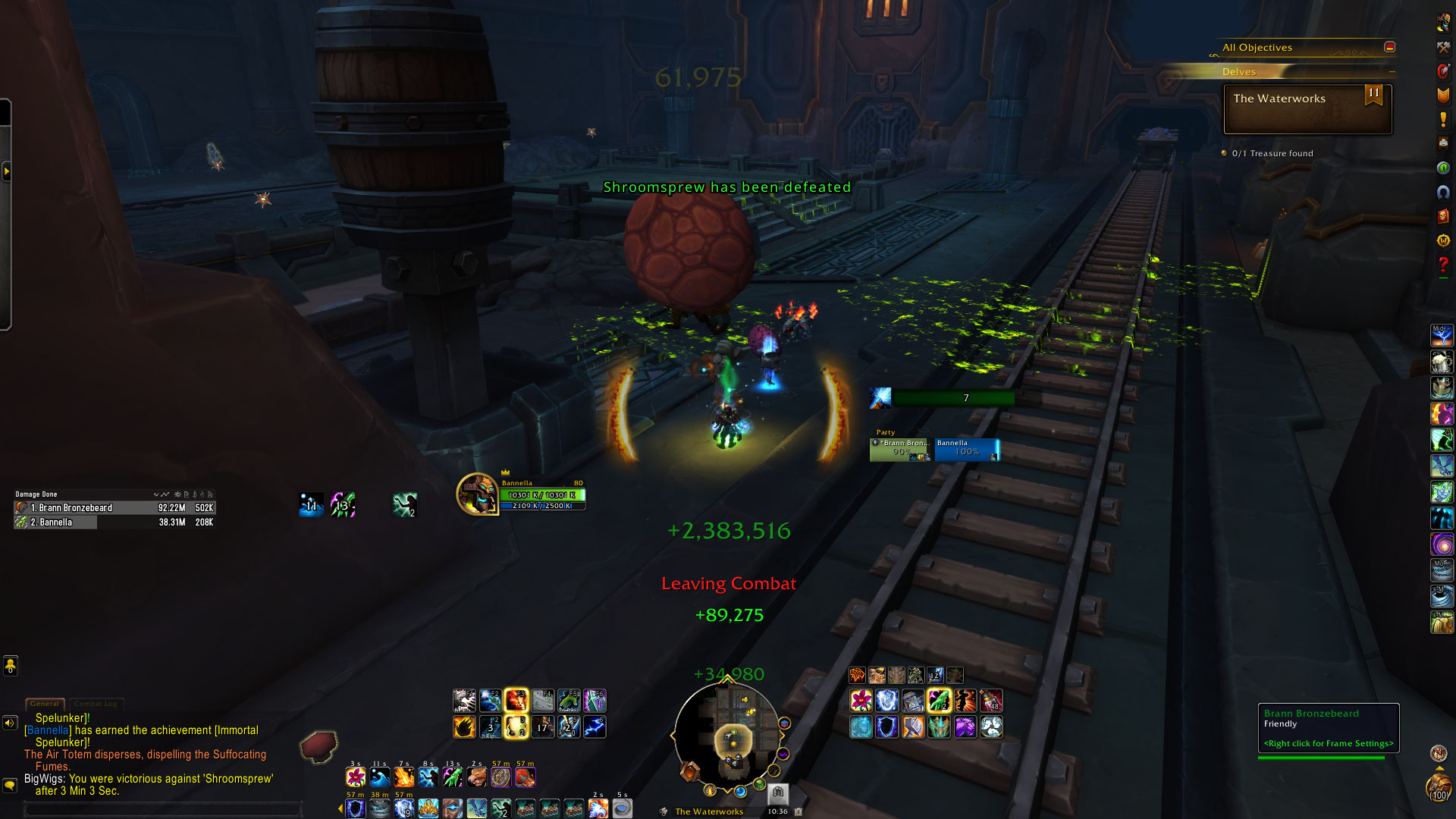Select Bannella's row in the damage meter
This screenshot has width=1456, height=819.
(x=115, y=522)
